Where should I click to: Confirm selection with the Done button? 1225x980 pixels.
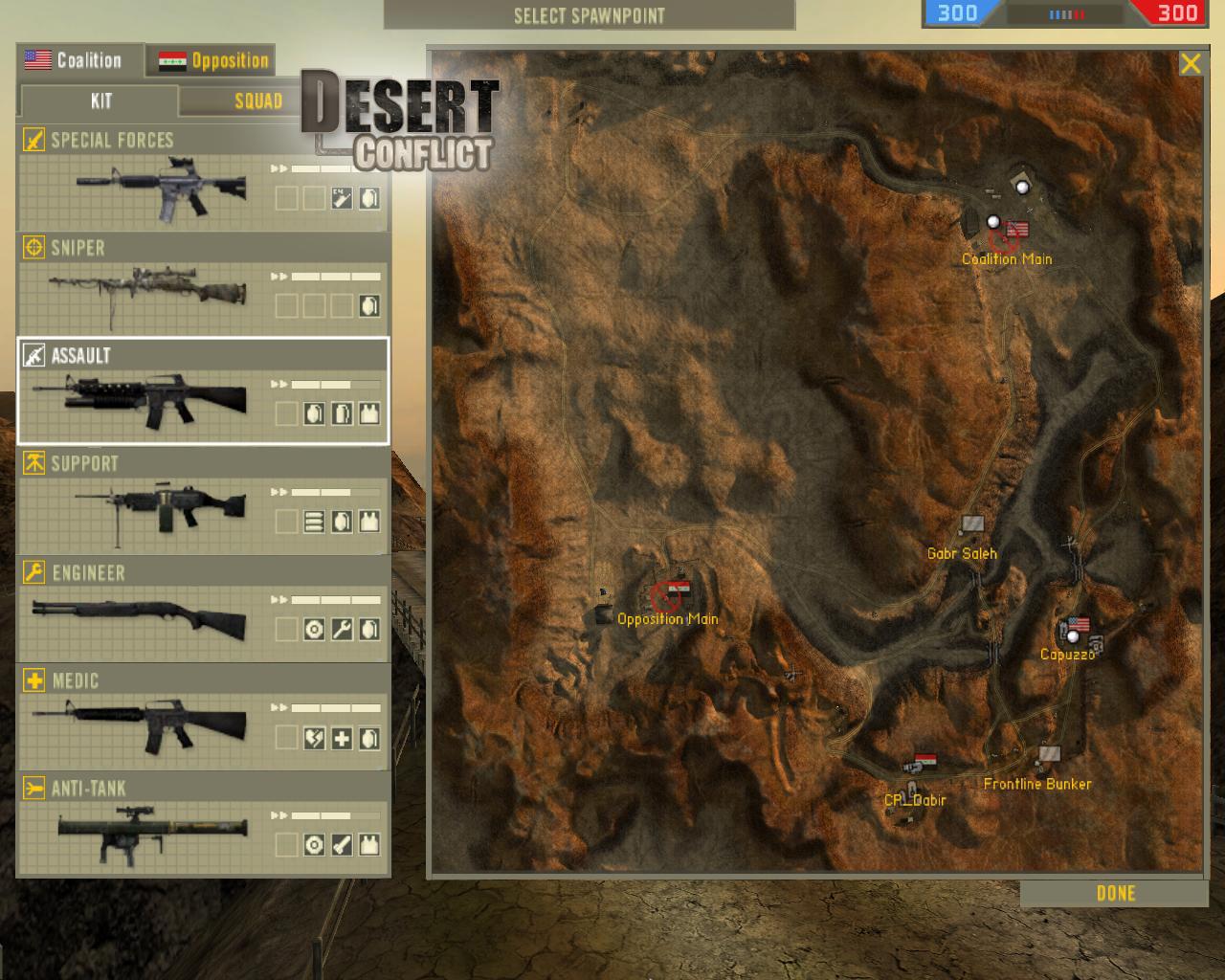(x=1115, y=894)
